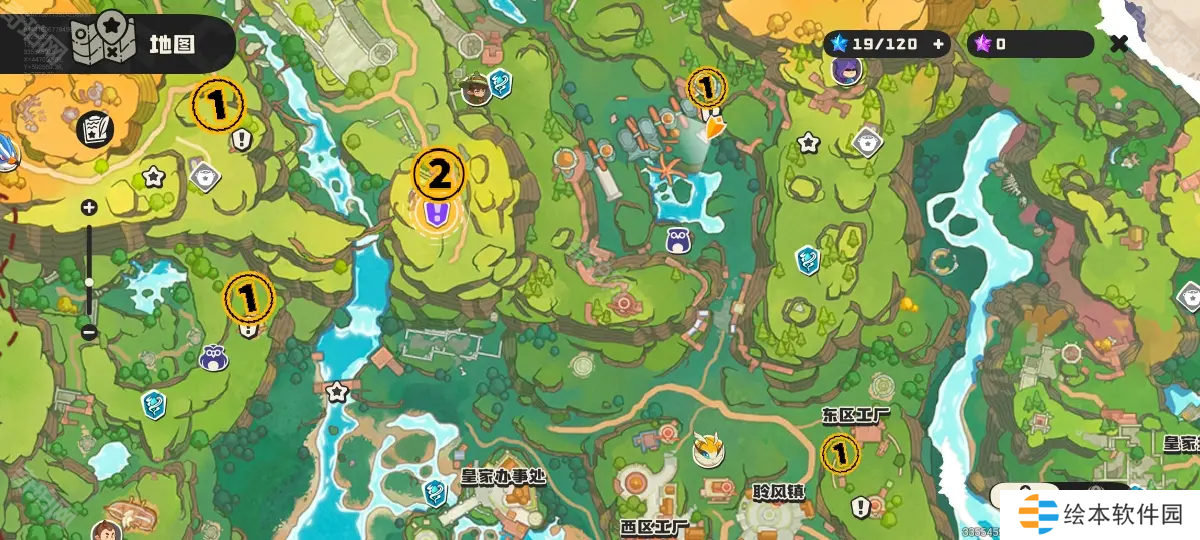Select the blue teleport marker beside 皇家办事处

pyautogui.click(x=434, y=491)
